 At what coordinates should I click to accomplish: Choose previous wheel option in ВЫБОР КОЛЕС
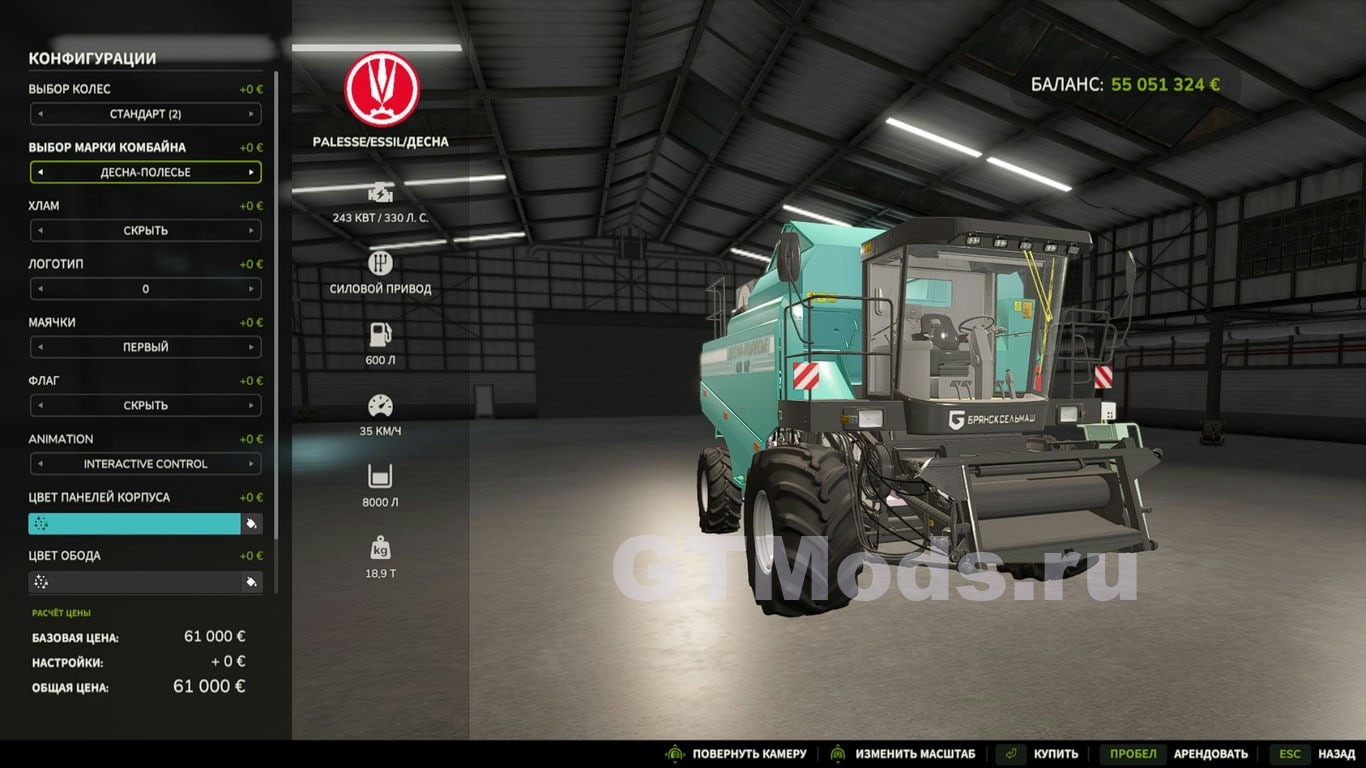[40, 114]
